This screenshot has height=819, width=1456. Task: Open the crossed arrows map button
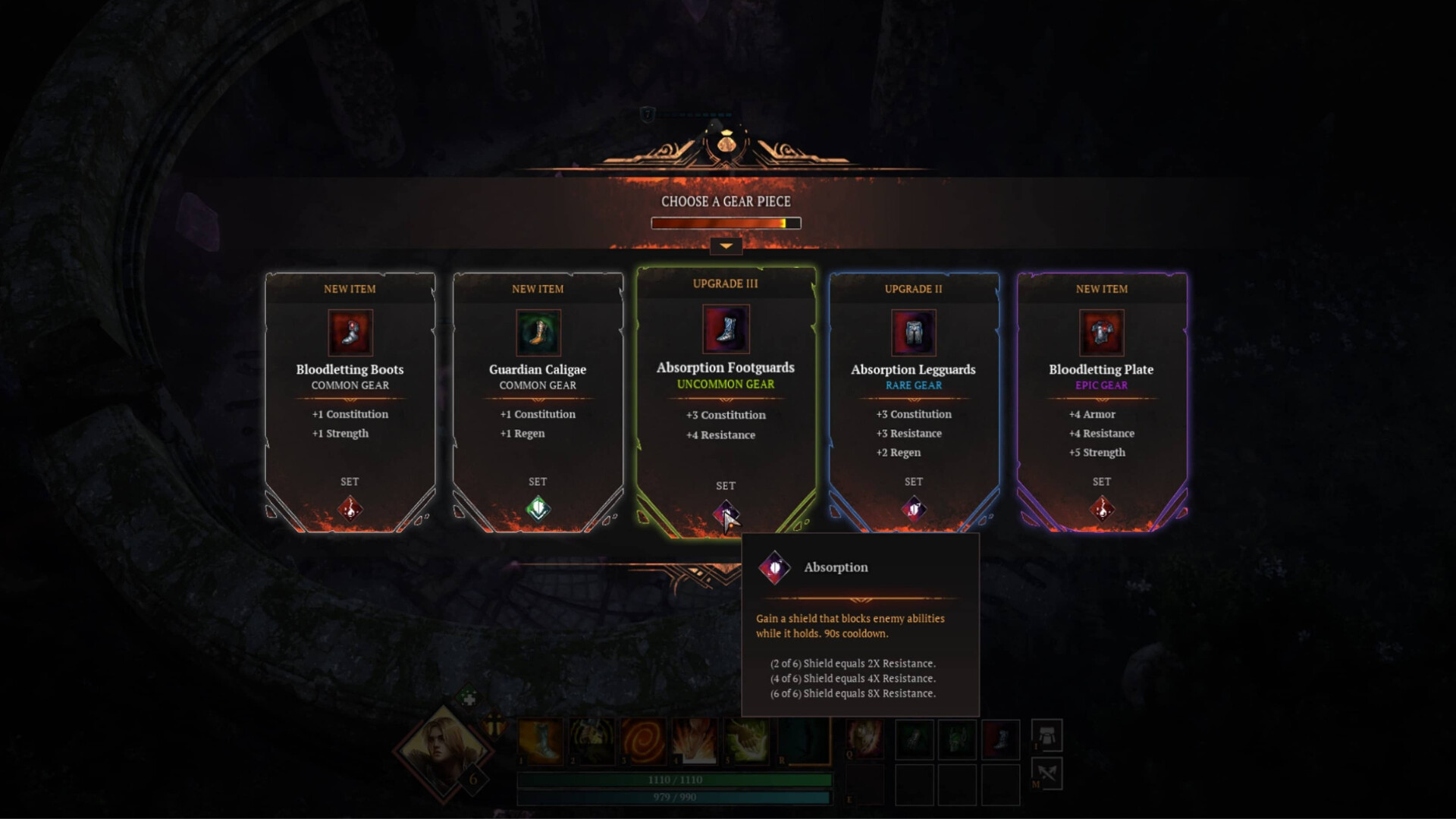tap(1046, 773)
